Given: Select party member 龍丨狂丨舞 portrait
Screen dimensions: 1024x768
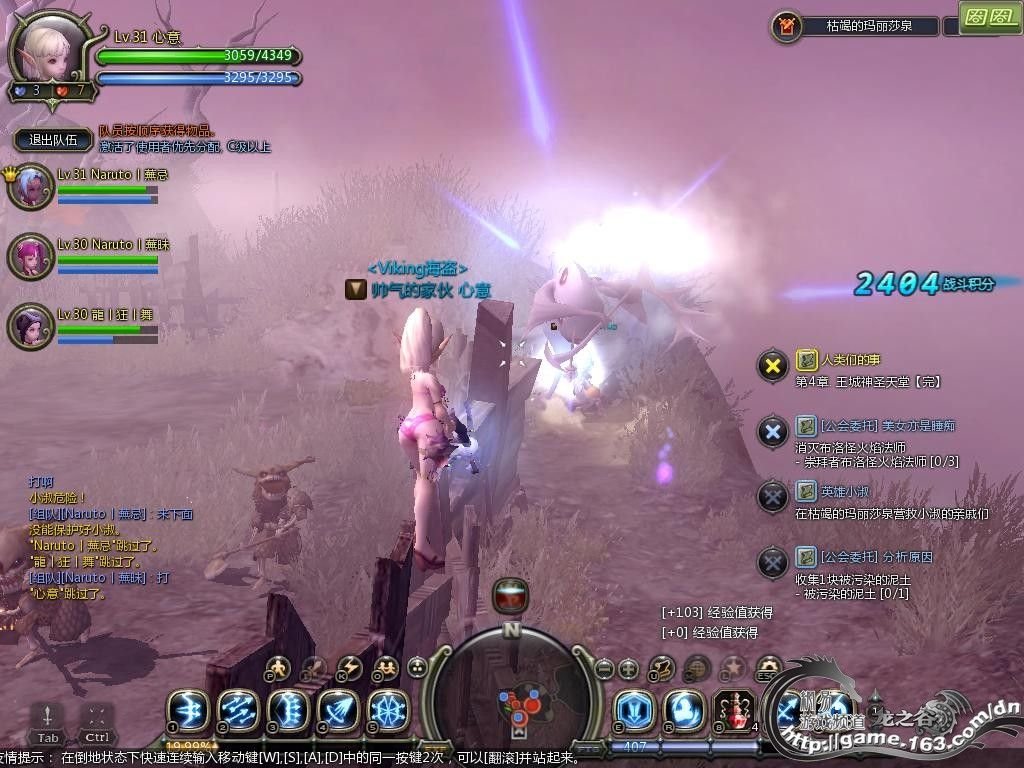Looking at the screenshot, I should point(30,326).
